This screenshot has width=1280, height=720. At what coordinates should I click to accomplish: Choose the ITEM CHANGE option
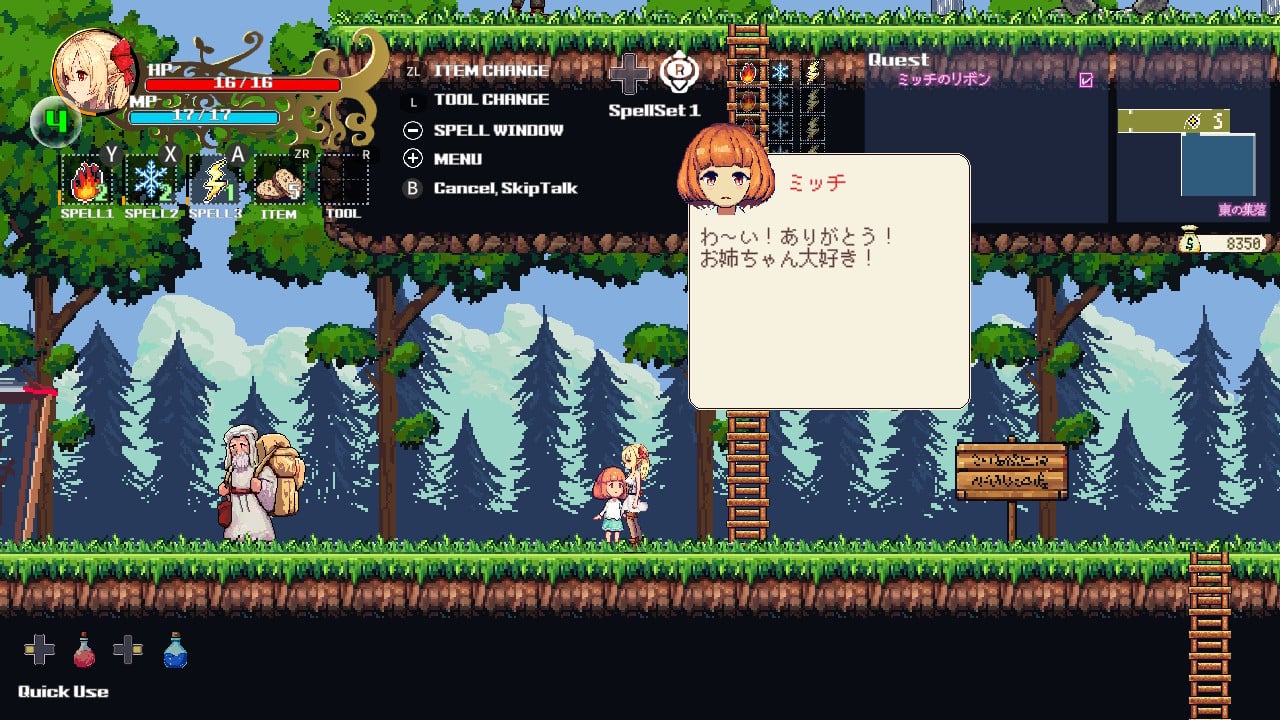490,71
